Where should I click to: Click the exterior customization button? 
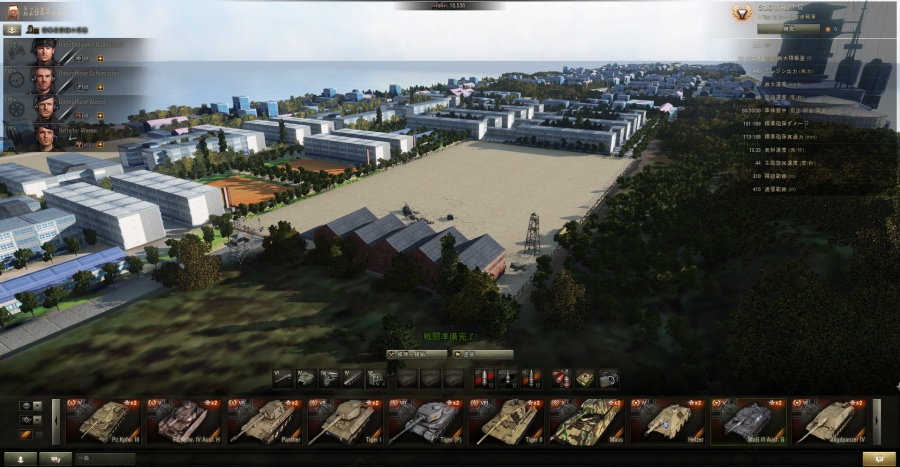pyautogui.click(x=483, y=354)
